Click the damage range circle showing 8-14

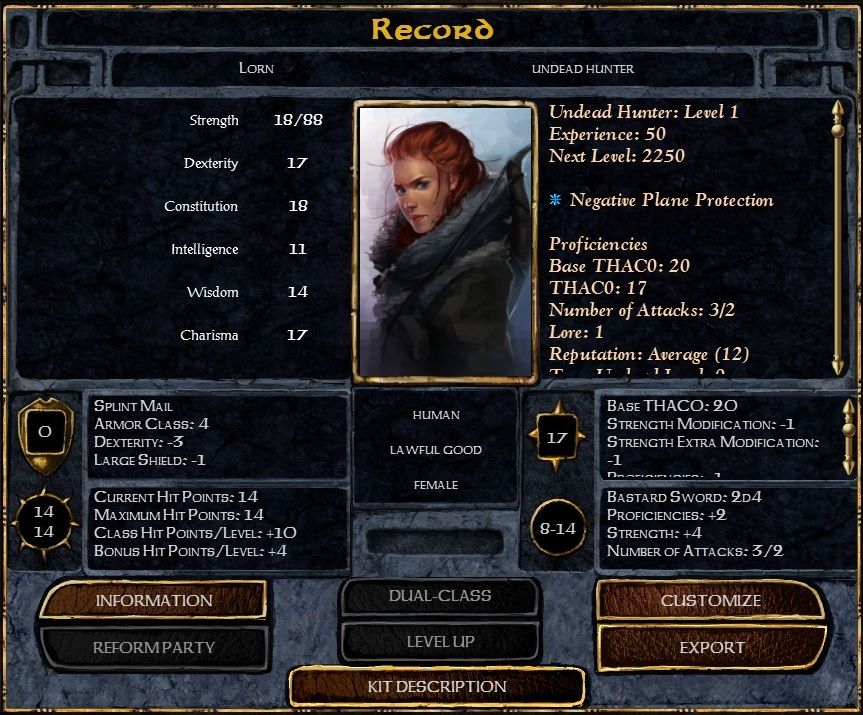coord(558,527)
